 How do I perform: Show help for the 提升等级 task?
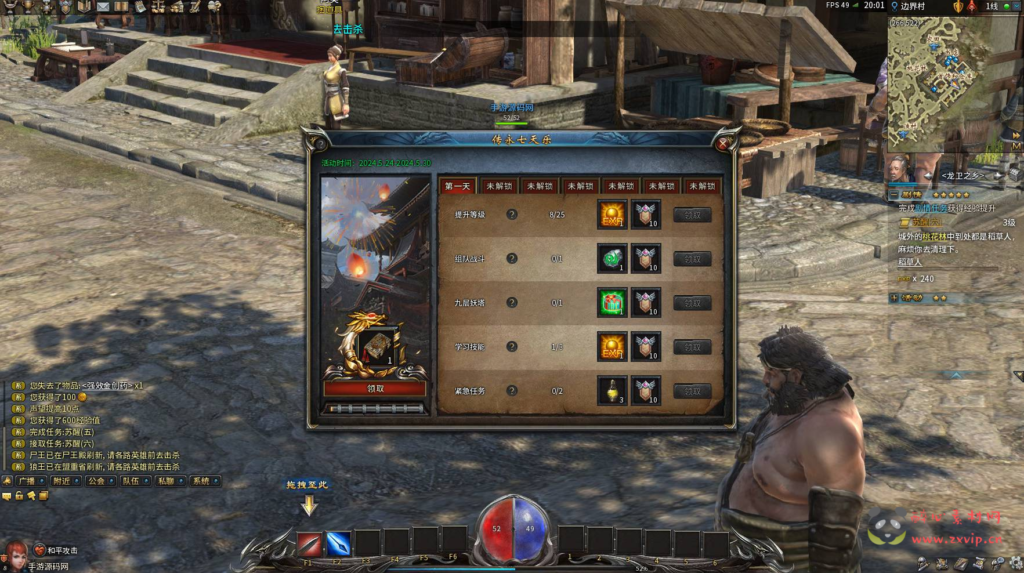click(x=512, y=214)
